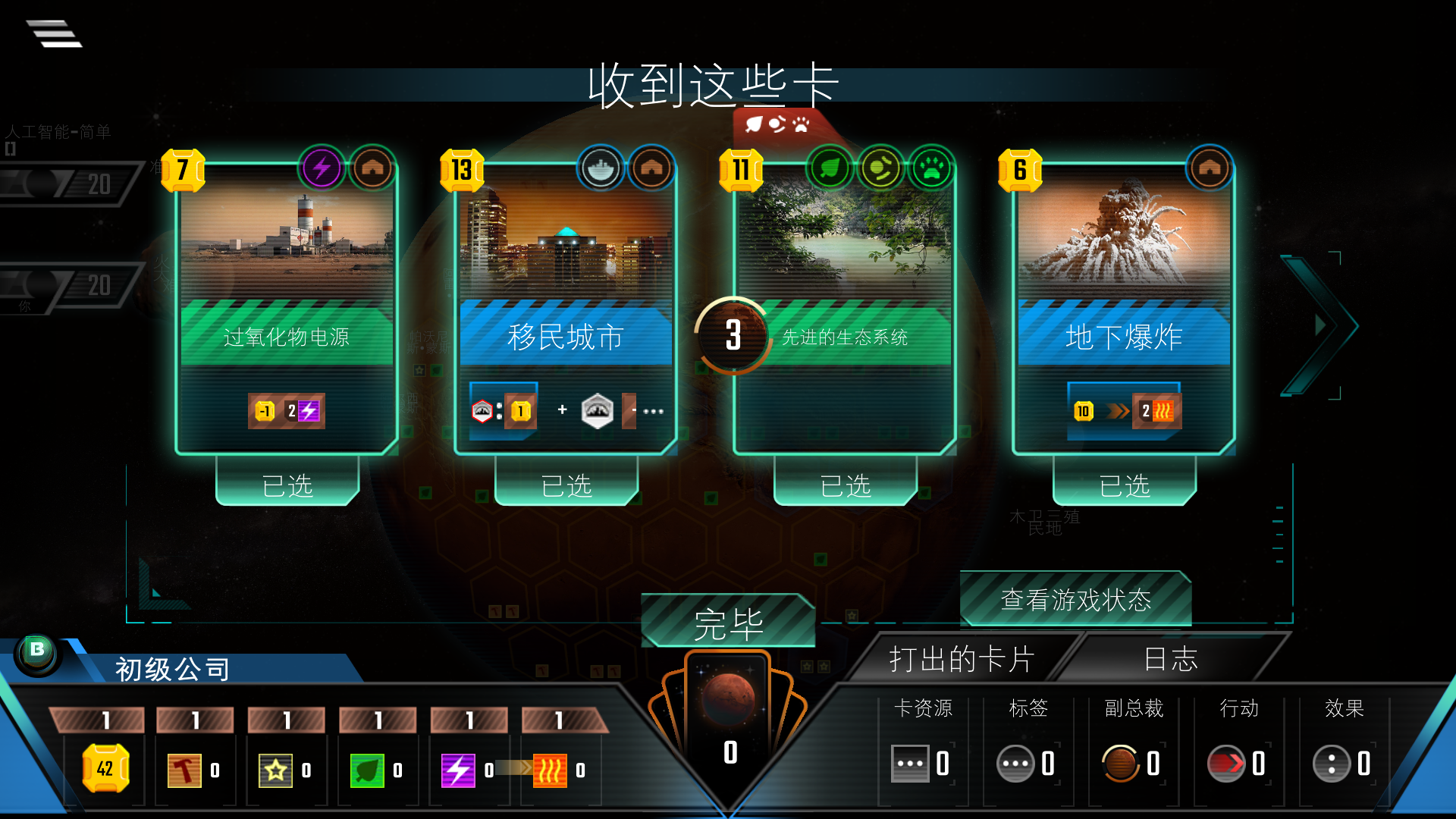
Task: Click the 副总裁 Mars globe icon
Action: pyautogui.click(x=1122, y=764)
